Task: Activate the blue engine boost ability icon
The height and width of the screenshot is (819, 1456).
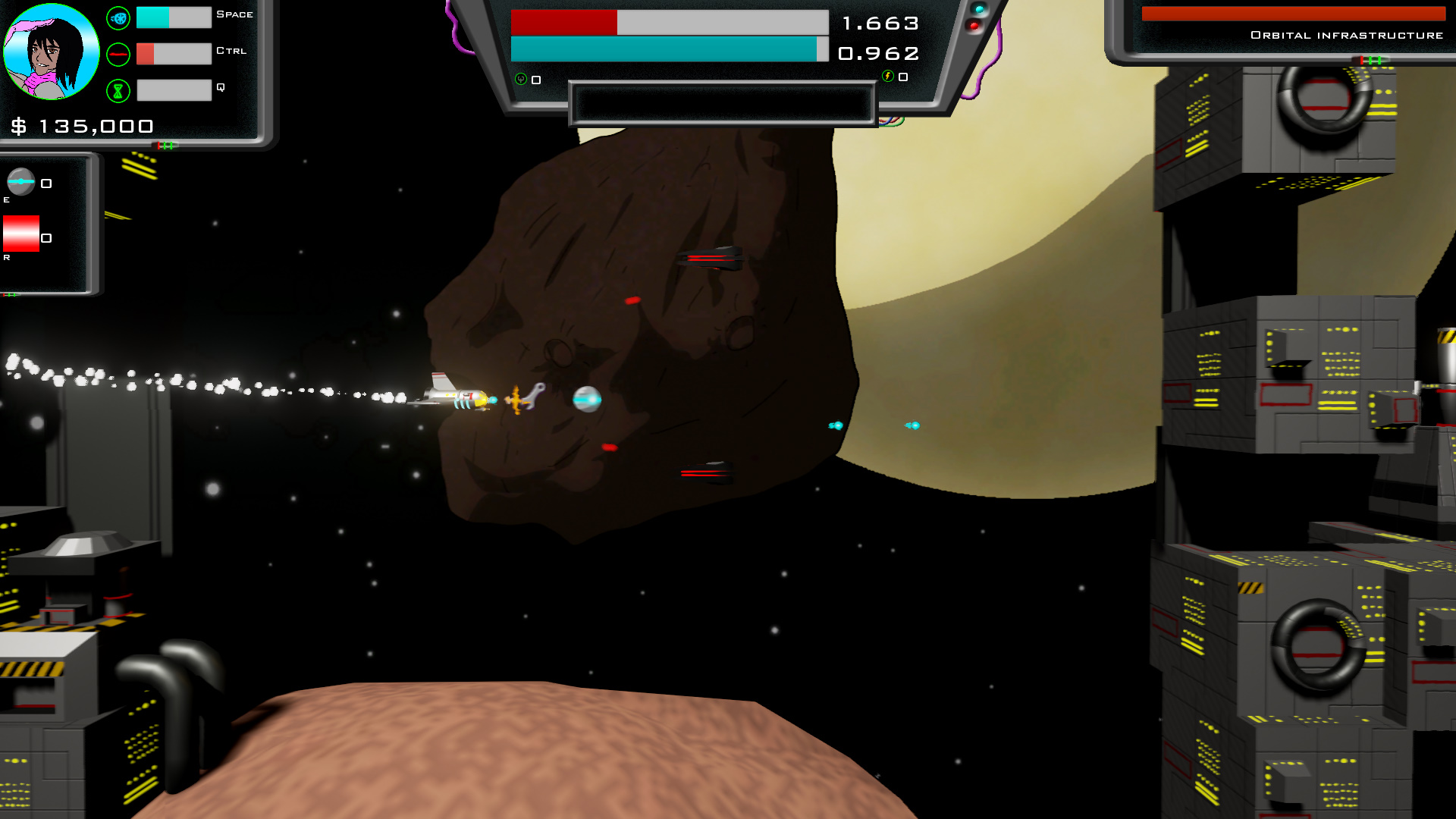Action: tap(118, 18)
